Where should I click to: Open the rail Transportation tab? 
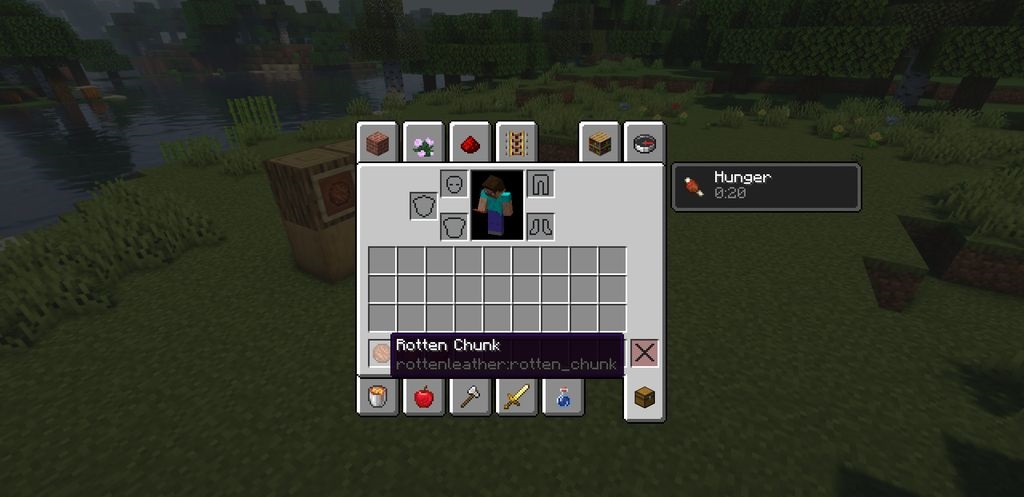click(x=516, y=145)
